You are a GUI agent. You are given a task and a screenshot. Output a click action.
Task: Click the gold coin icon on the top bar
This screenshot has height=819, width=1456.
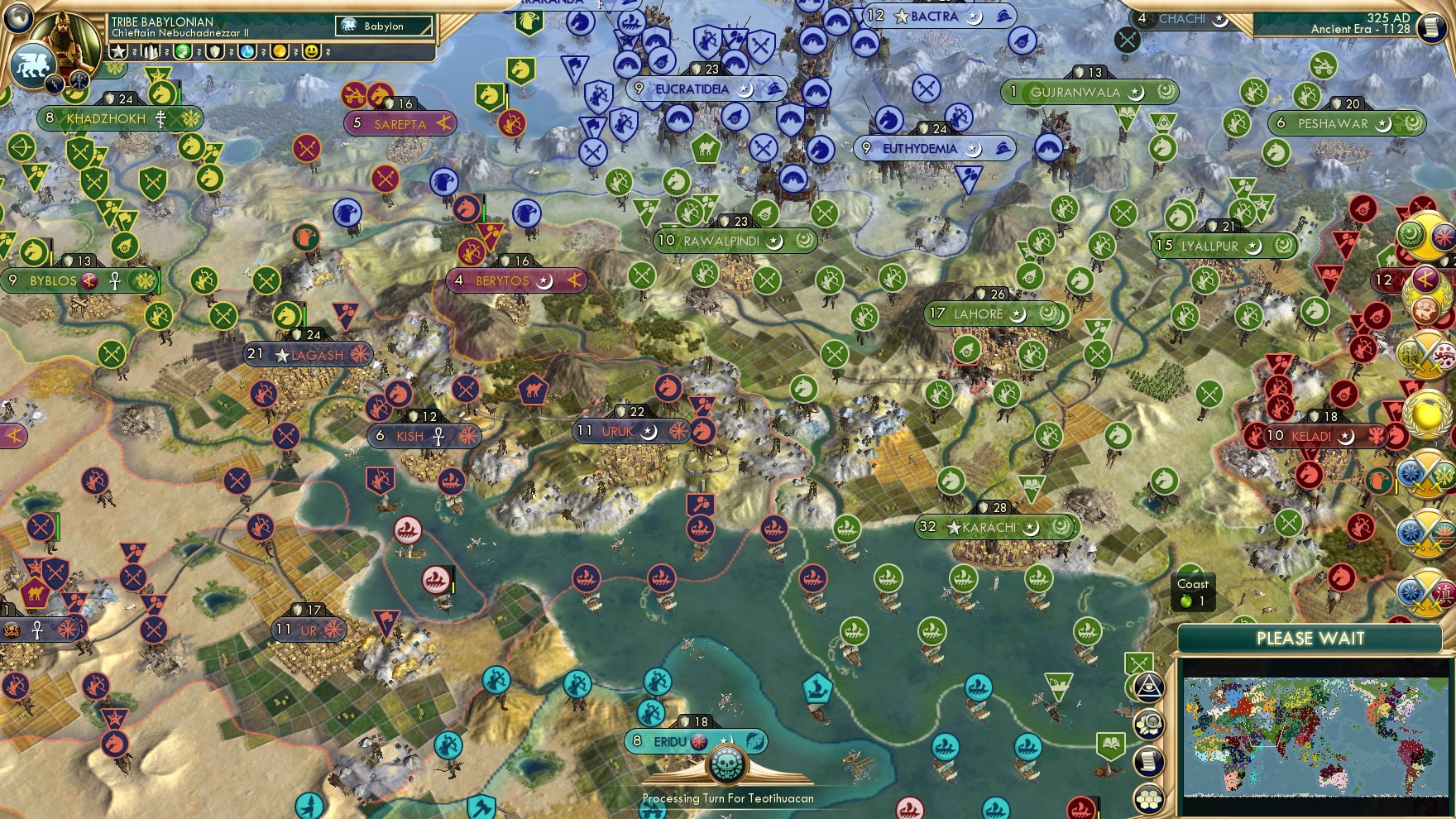pos(279,51)
